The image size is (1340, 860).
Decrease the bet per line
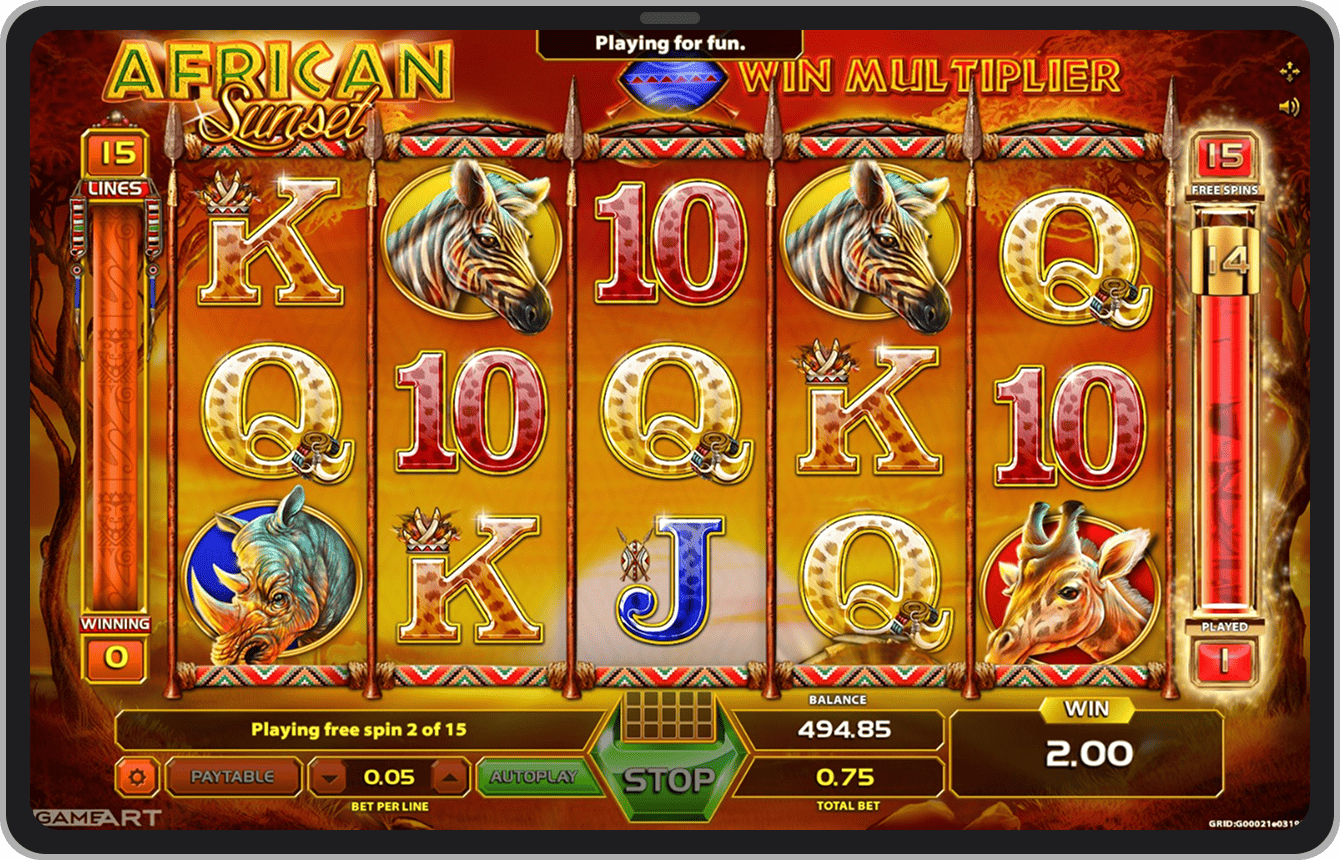pyautogui.click(x=329, y=777)
